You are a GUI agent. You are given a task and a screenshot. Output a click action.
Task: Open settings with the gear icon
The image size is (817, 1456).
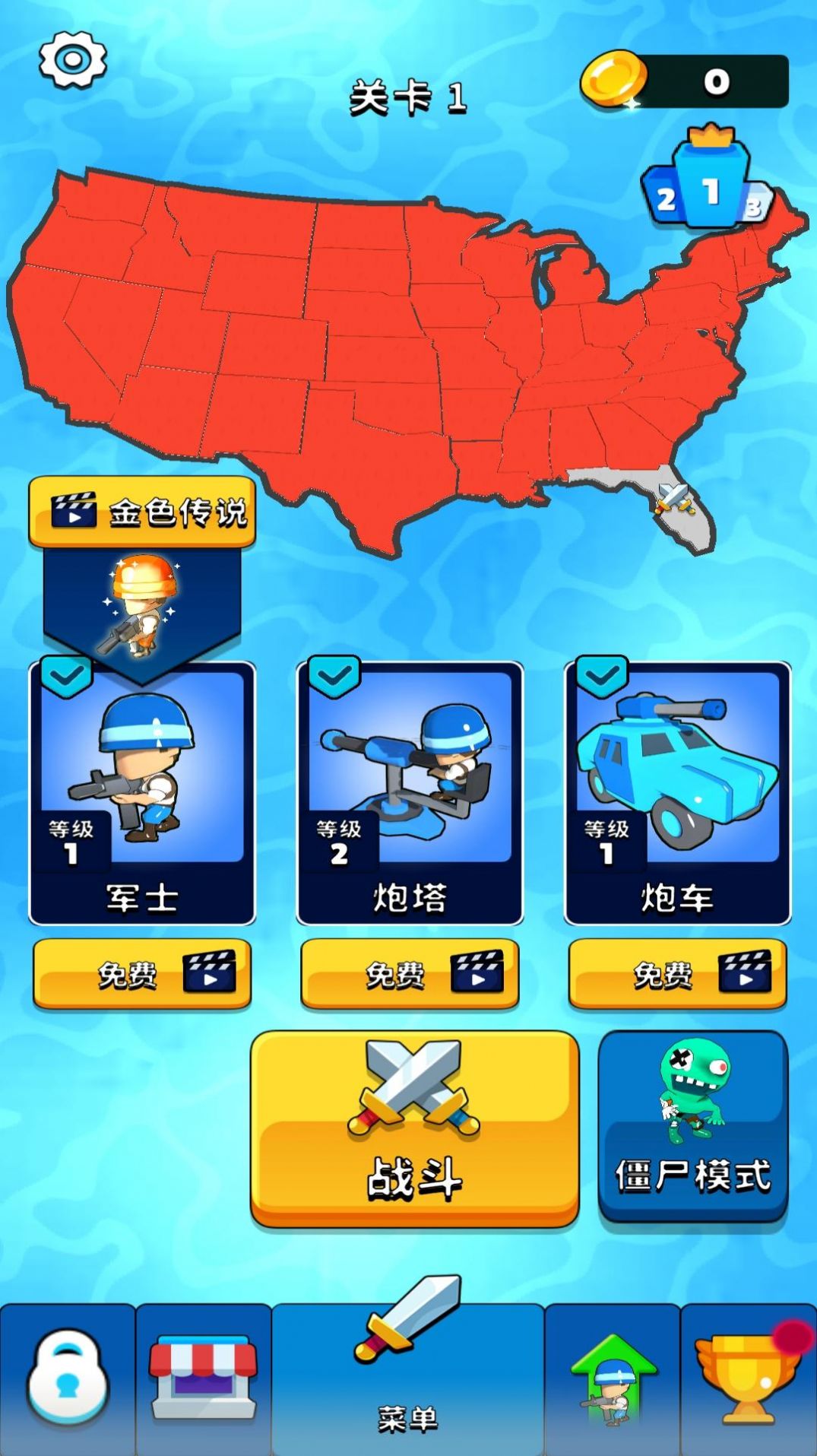click(x=72, y=59)
